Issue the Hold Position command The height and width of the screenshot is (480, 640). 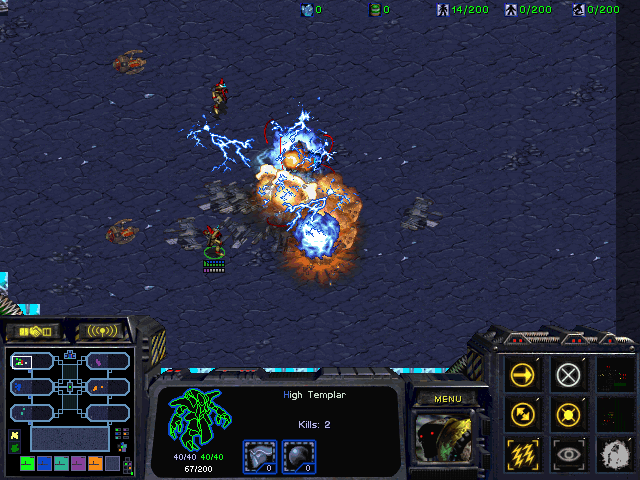click(x=568, y=413)
